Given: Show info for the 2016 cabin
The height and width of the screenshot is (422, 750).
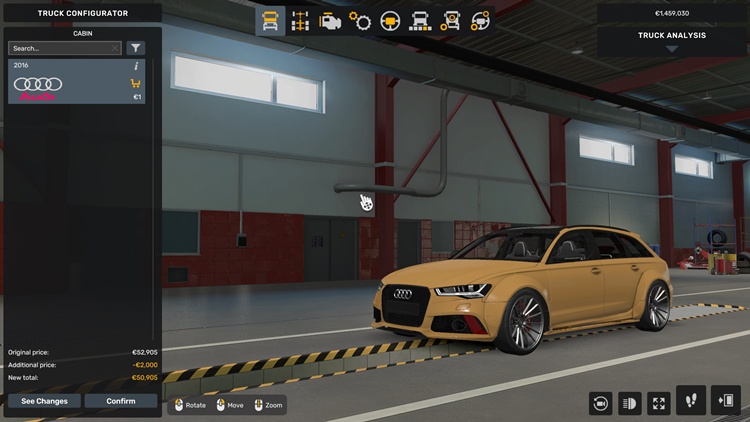Looking at the screenshot, I should pyautogui.click(x=136, y=66).
